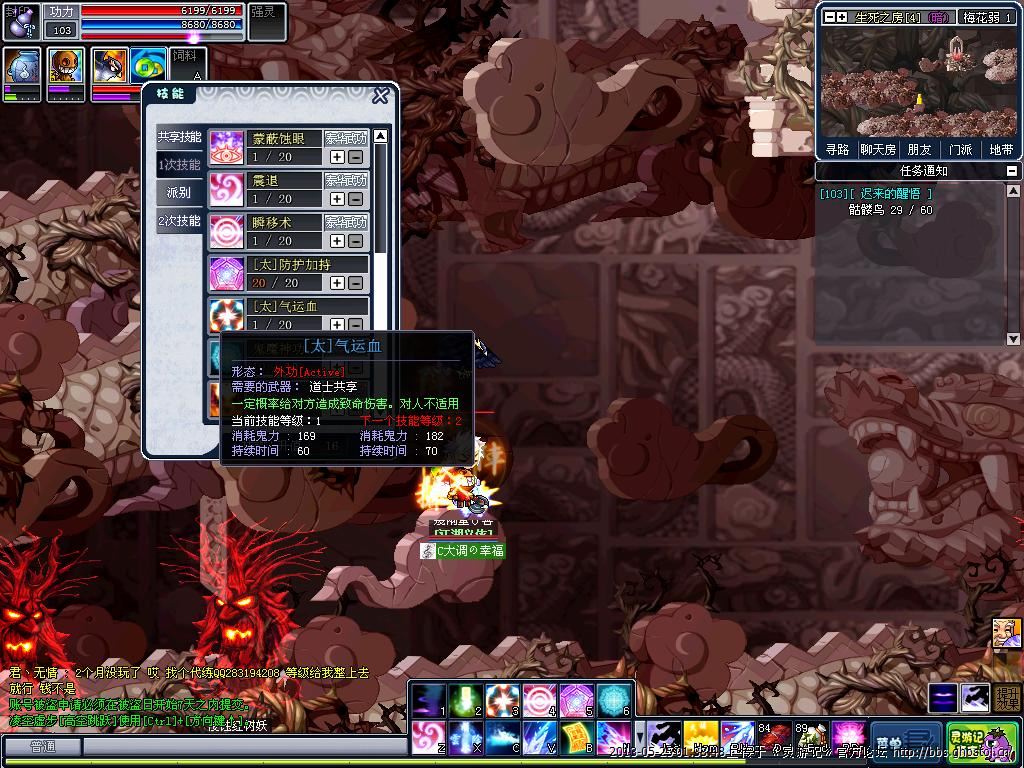Image resolution: width=1024 pixels, height=768 pixels.
Task: Add a point to 蒙蔽蚀眼 skill
Action: click(x=337, y=157)
